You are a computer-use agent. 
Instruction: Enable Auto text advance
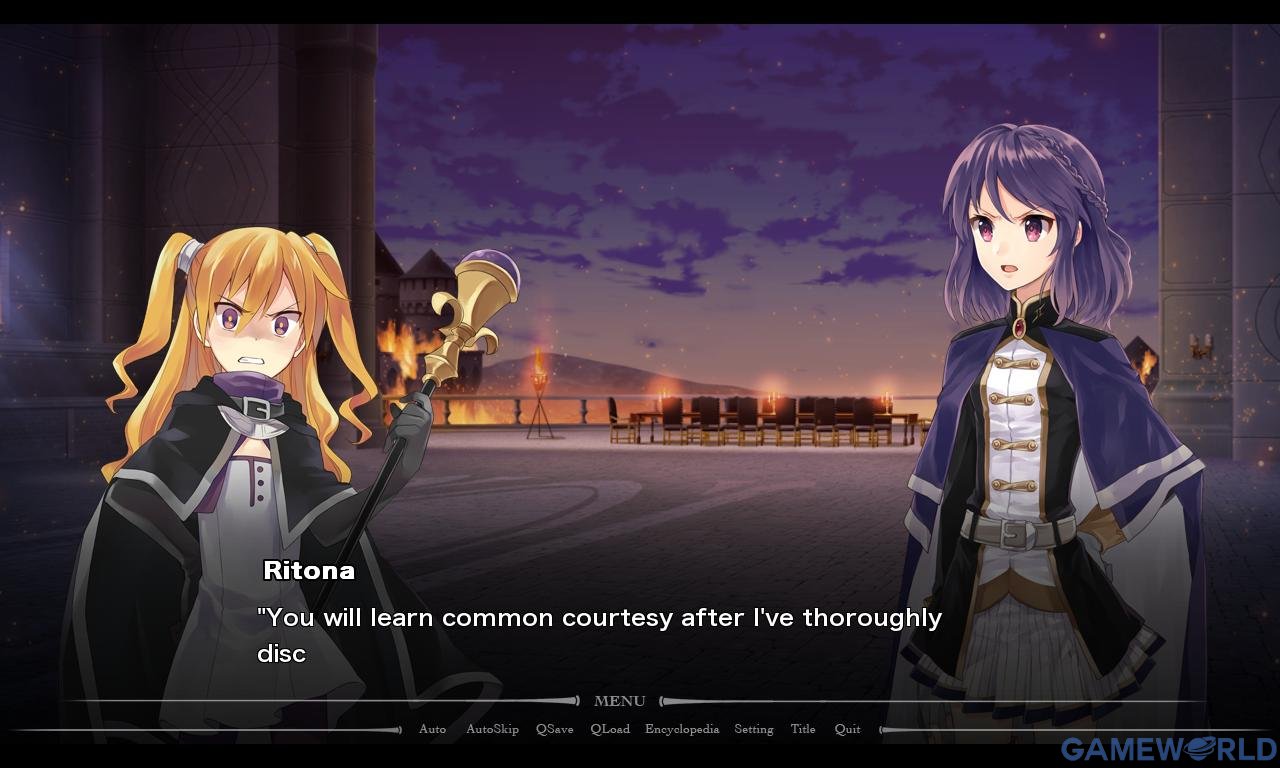432,729
